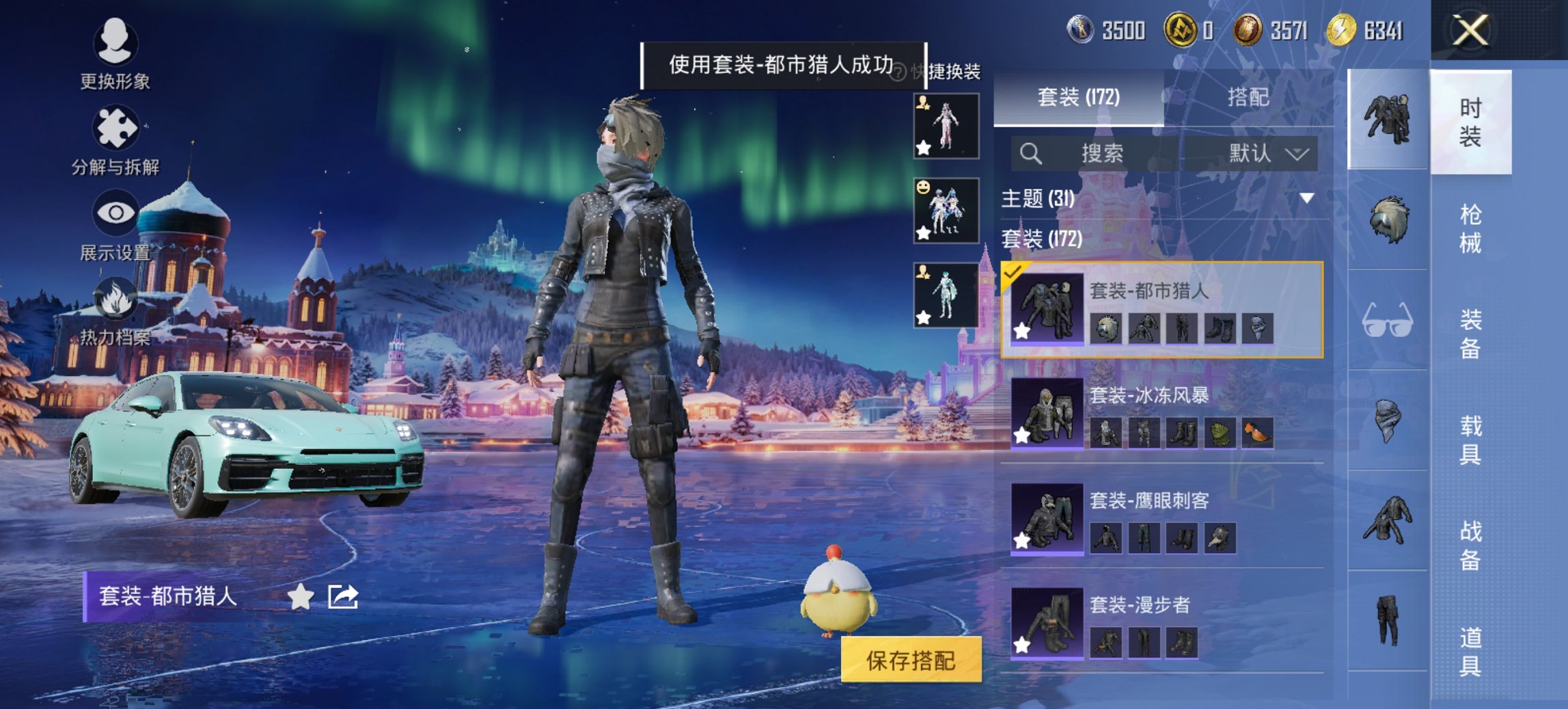This screenshot has height=709, width=1568.
Task: Open 展示设置 display settings
Action: coord(116,215)
